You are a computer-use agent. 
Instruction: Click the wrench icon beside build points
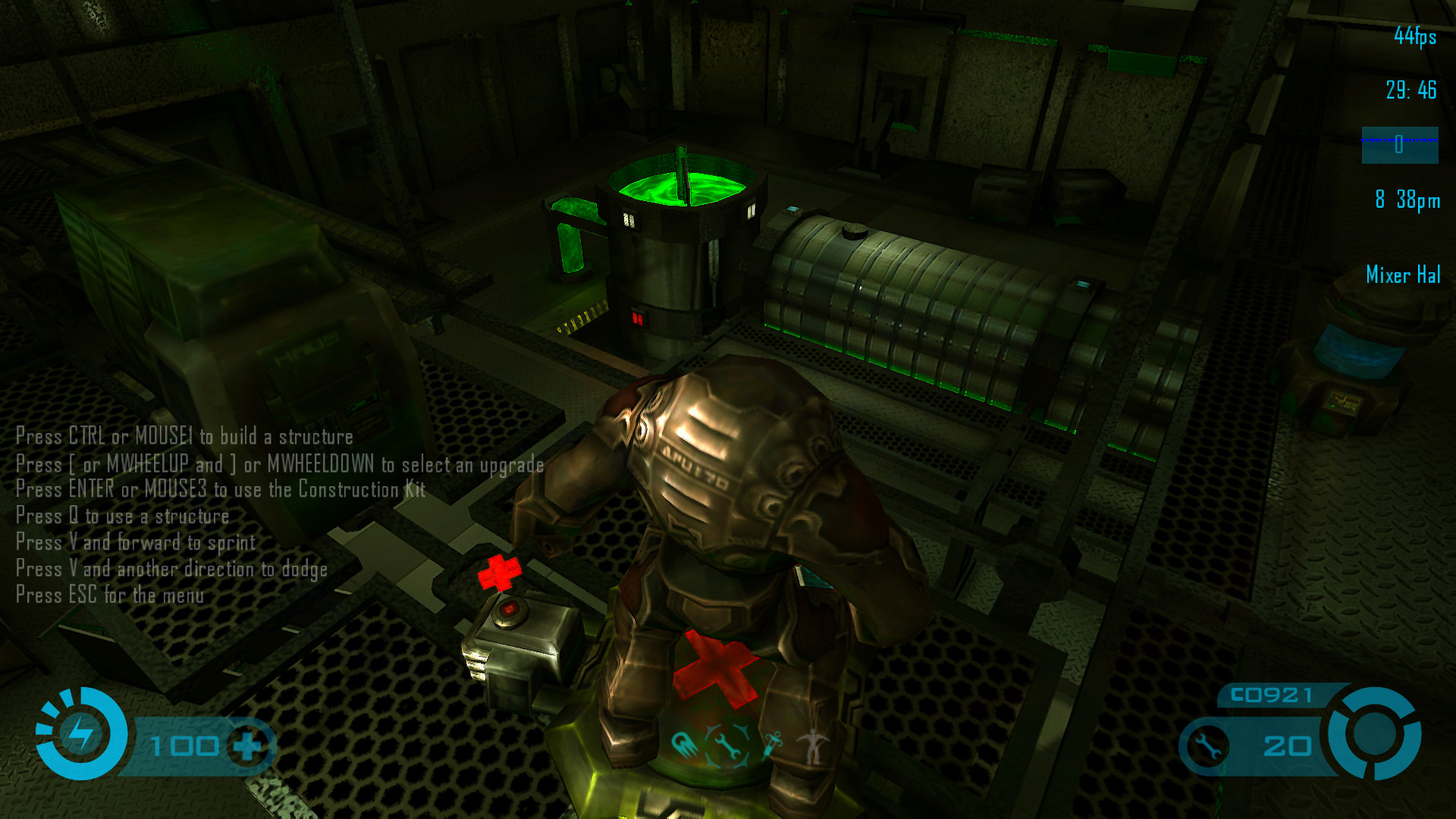pos(1207,746)
